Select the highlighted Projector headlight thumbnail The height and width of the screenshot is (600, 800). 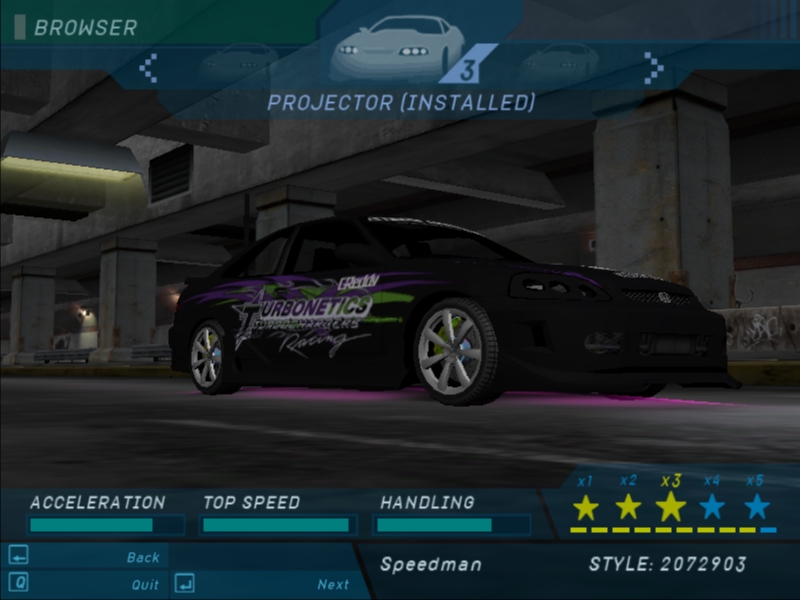(x=399, y=47)
